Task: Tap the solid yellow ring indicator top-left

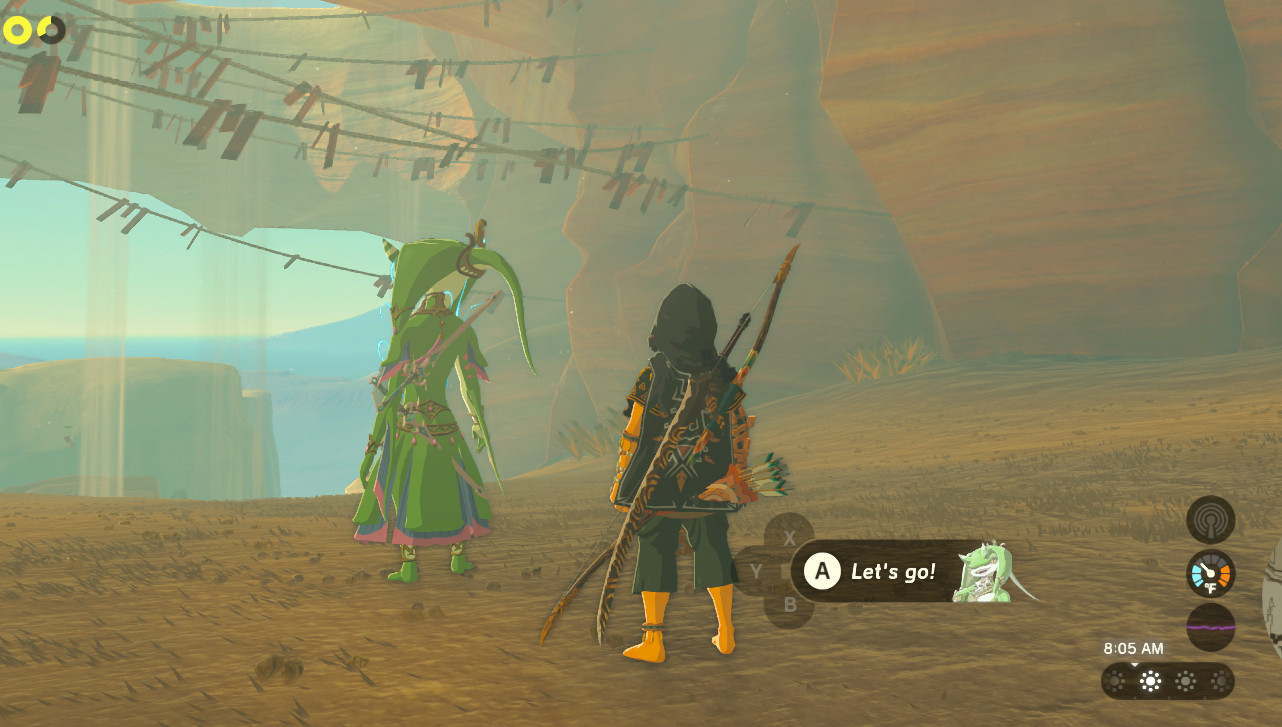Action: (17, 30)
